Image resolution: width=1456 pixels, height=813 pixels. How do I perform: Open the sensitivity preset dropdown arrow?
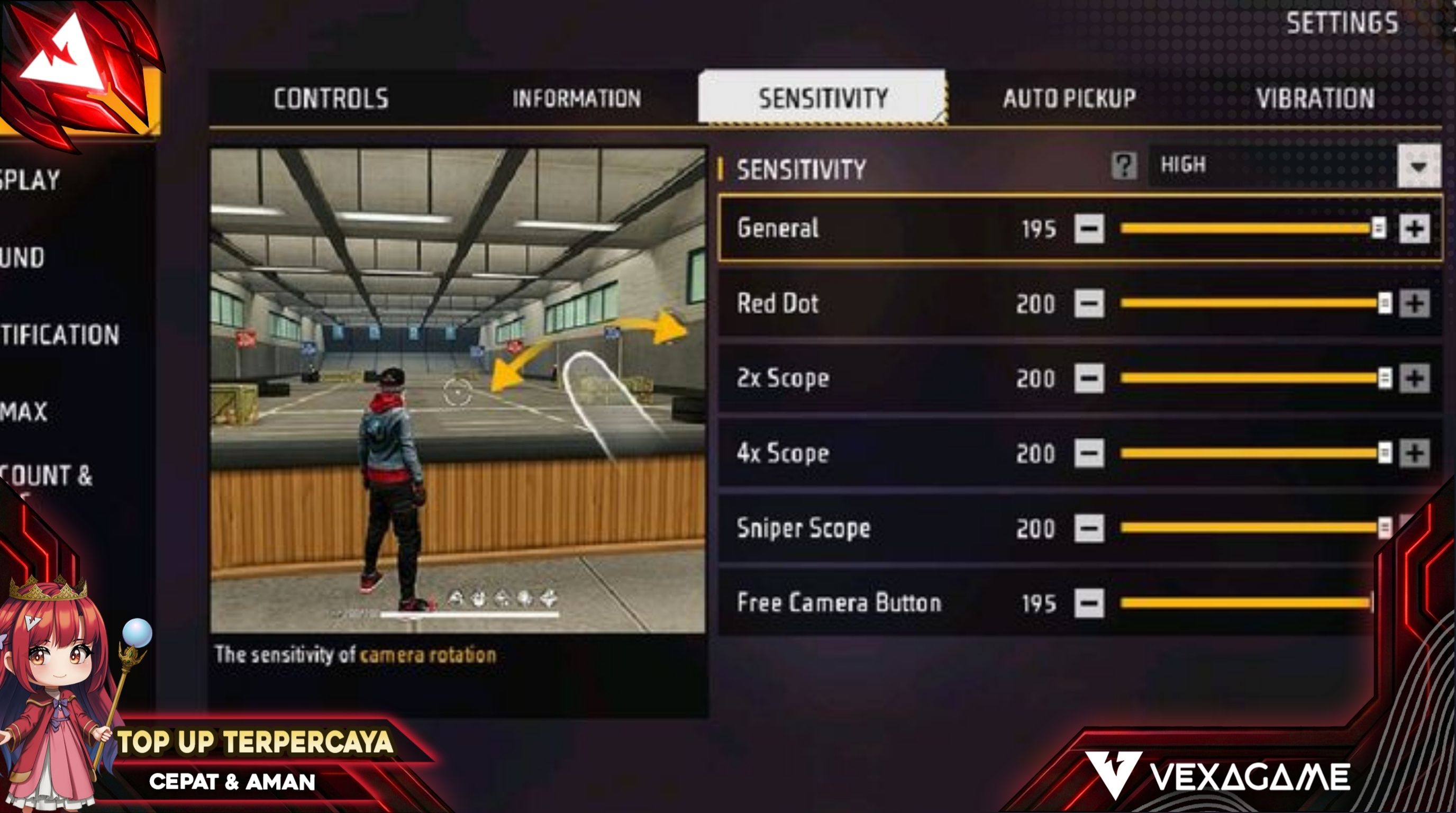click(x=1418, y=166)
